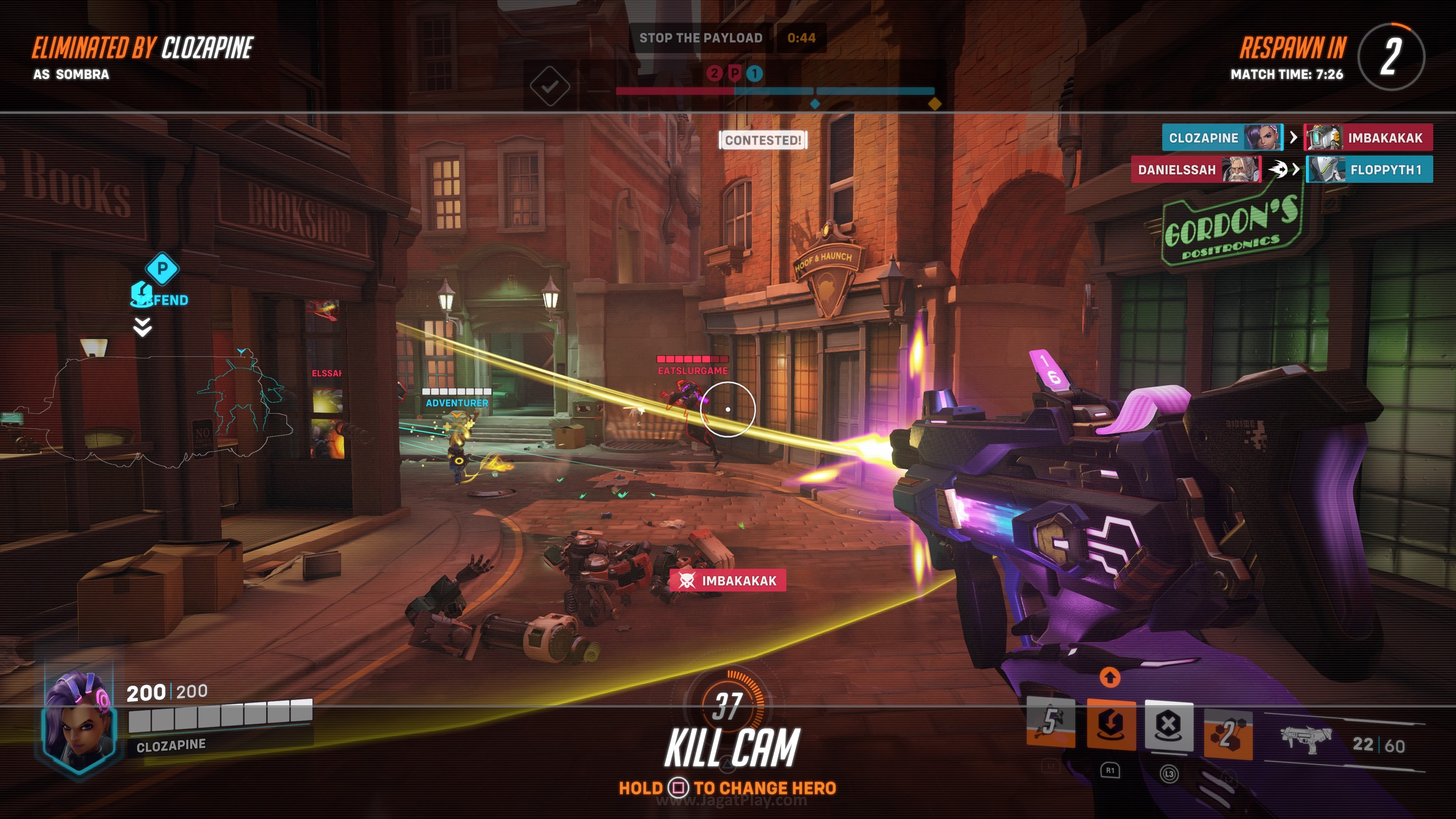
Task: Select the CLOZAPINE eliminated IMBAKAKAK kill feed entry
Action: [1297, 137]
